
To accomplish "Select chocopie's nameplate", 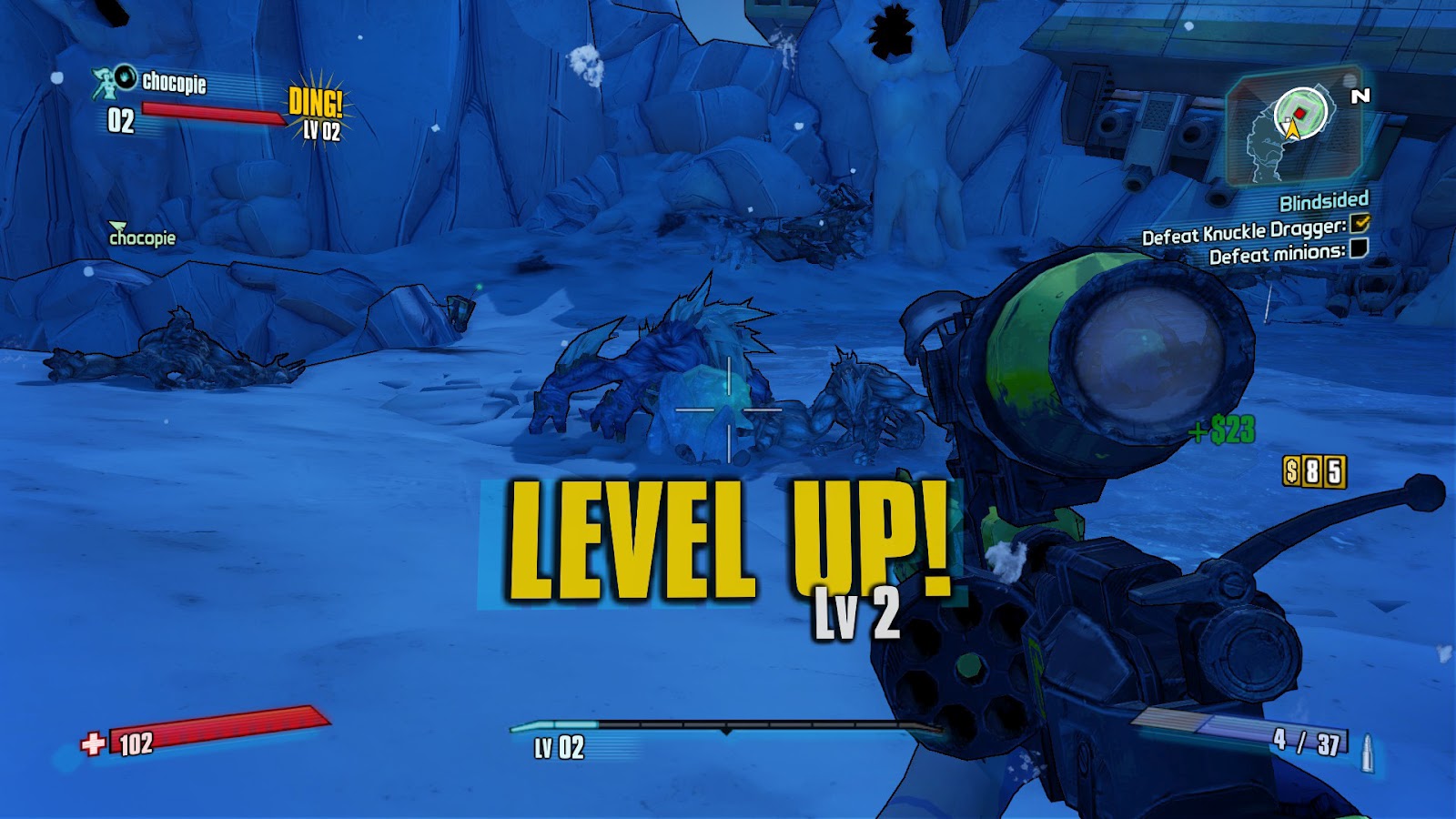I will (x=173, y=85).
